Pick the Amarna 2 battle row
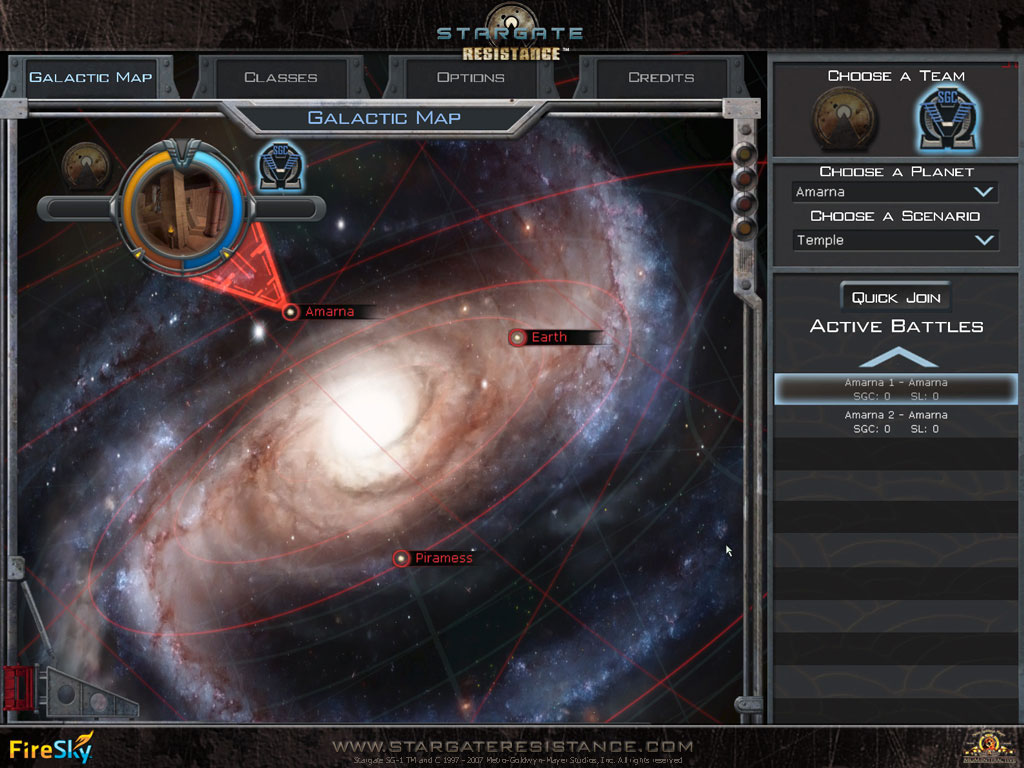This screenshot has width=1024, height=768. coord(895,422)
